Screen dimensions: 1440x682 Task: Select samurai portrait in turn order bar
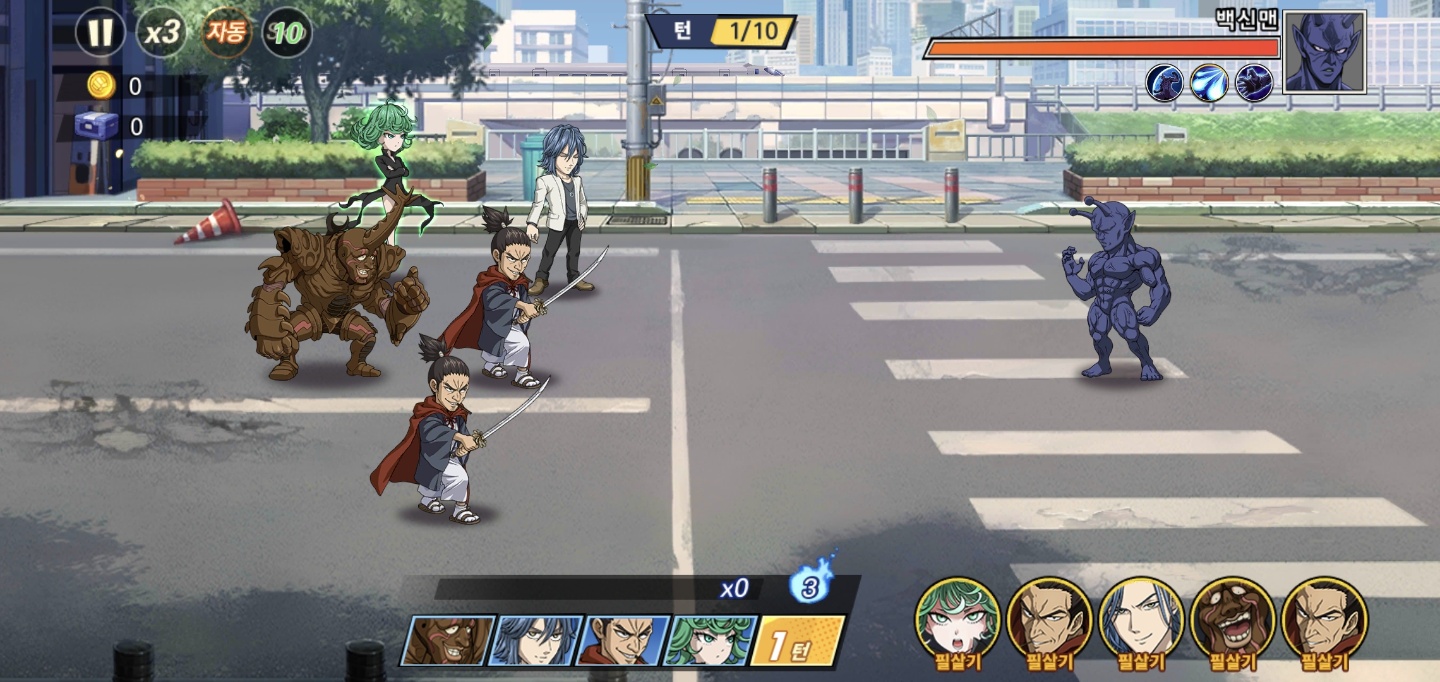point(625,641)
